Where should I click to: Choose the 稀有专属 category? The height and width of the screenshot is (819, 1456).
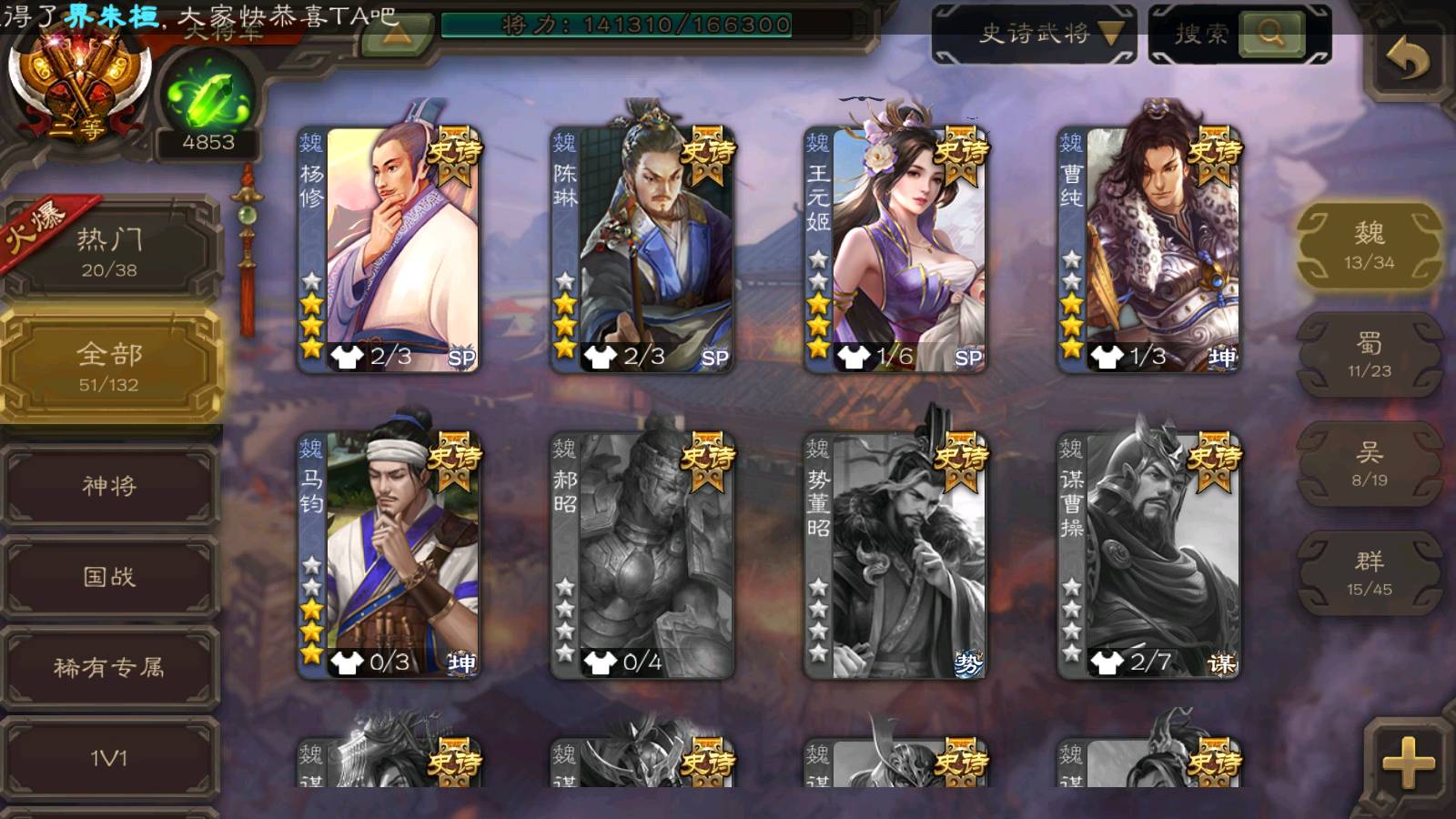click(x=109, y=668)
